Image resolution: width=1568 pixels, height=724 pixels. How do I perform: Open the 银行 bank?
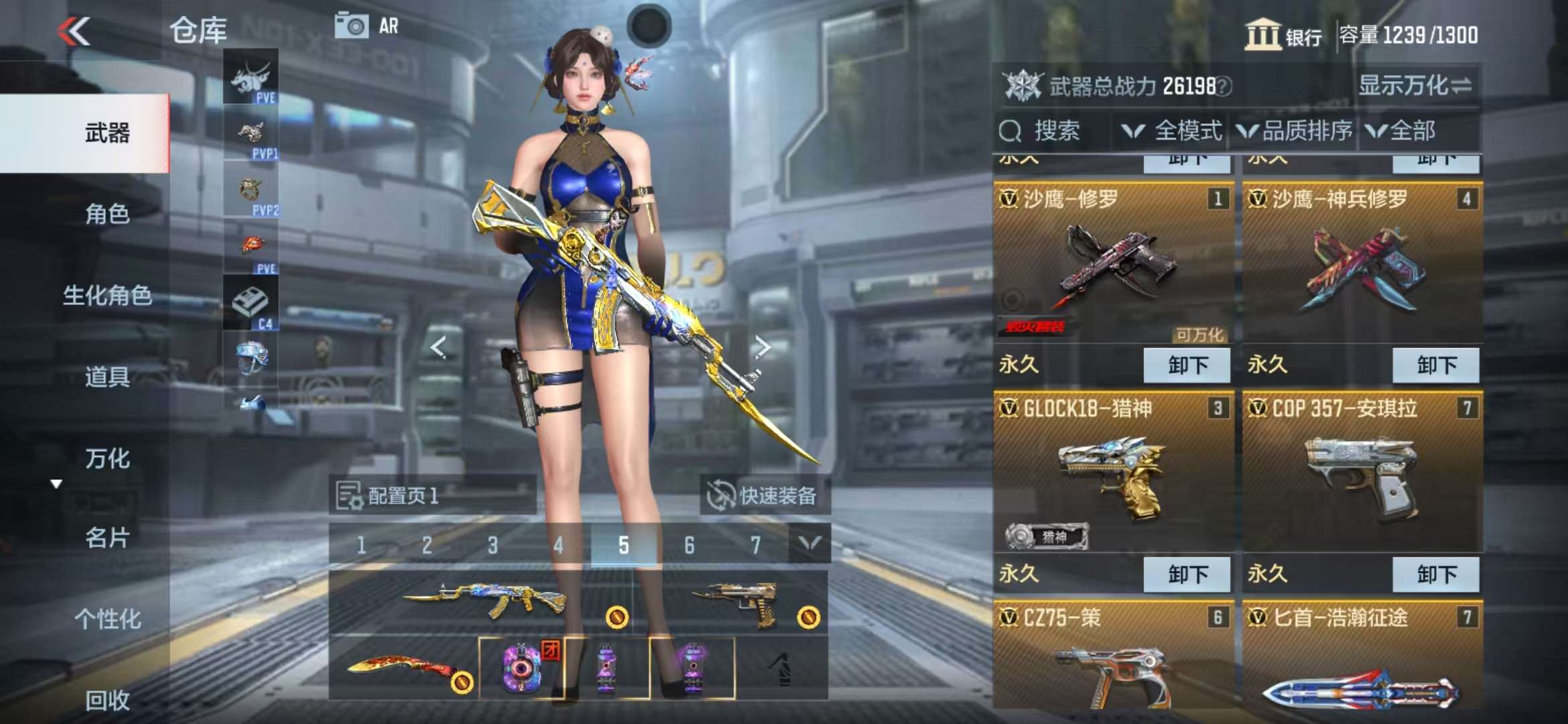coord(1283,35)
